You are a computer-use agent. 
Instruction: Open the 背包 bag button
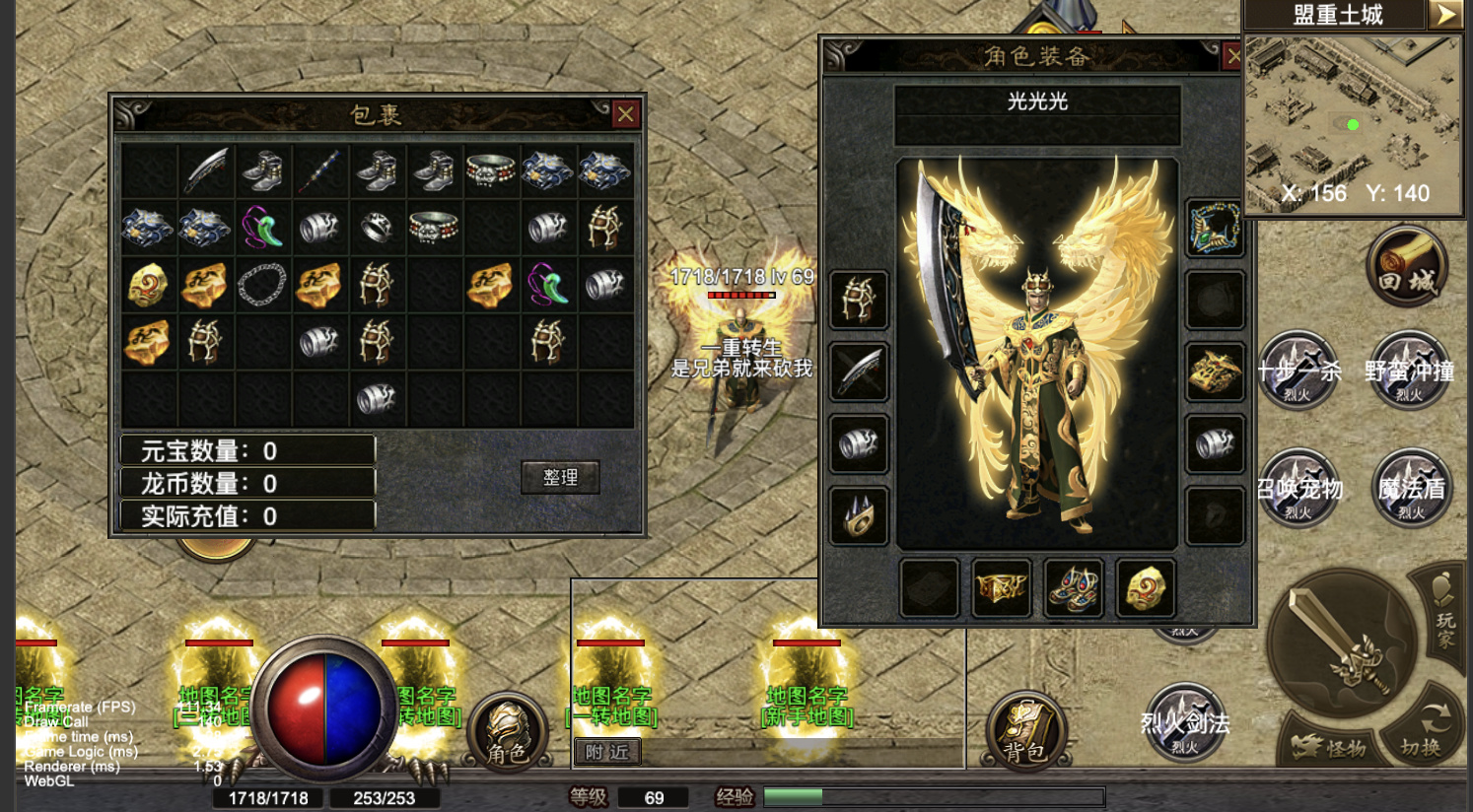pos(1025,733)
